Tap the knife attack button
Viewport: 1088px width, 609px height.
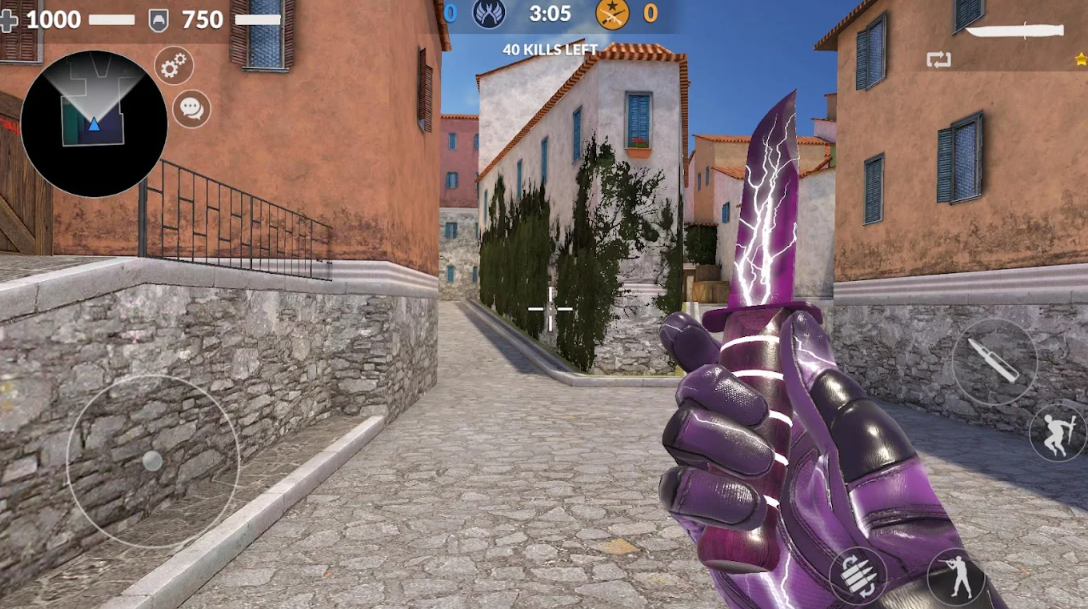(994, 362)
